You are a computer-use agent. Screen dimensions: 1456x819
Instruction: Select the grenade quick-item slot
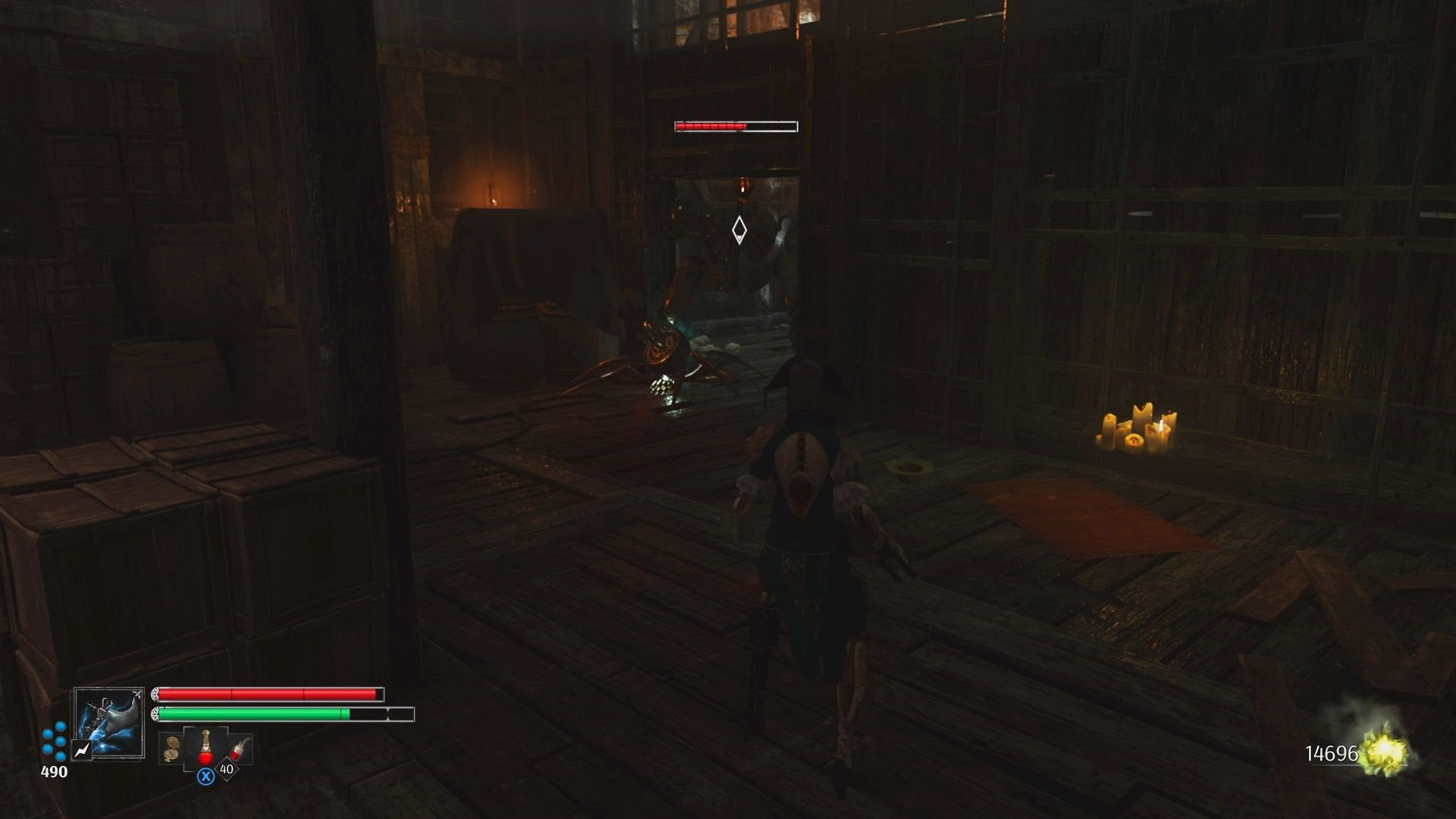pos(238,749)
